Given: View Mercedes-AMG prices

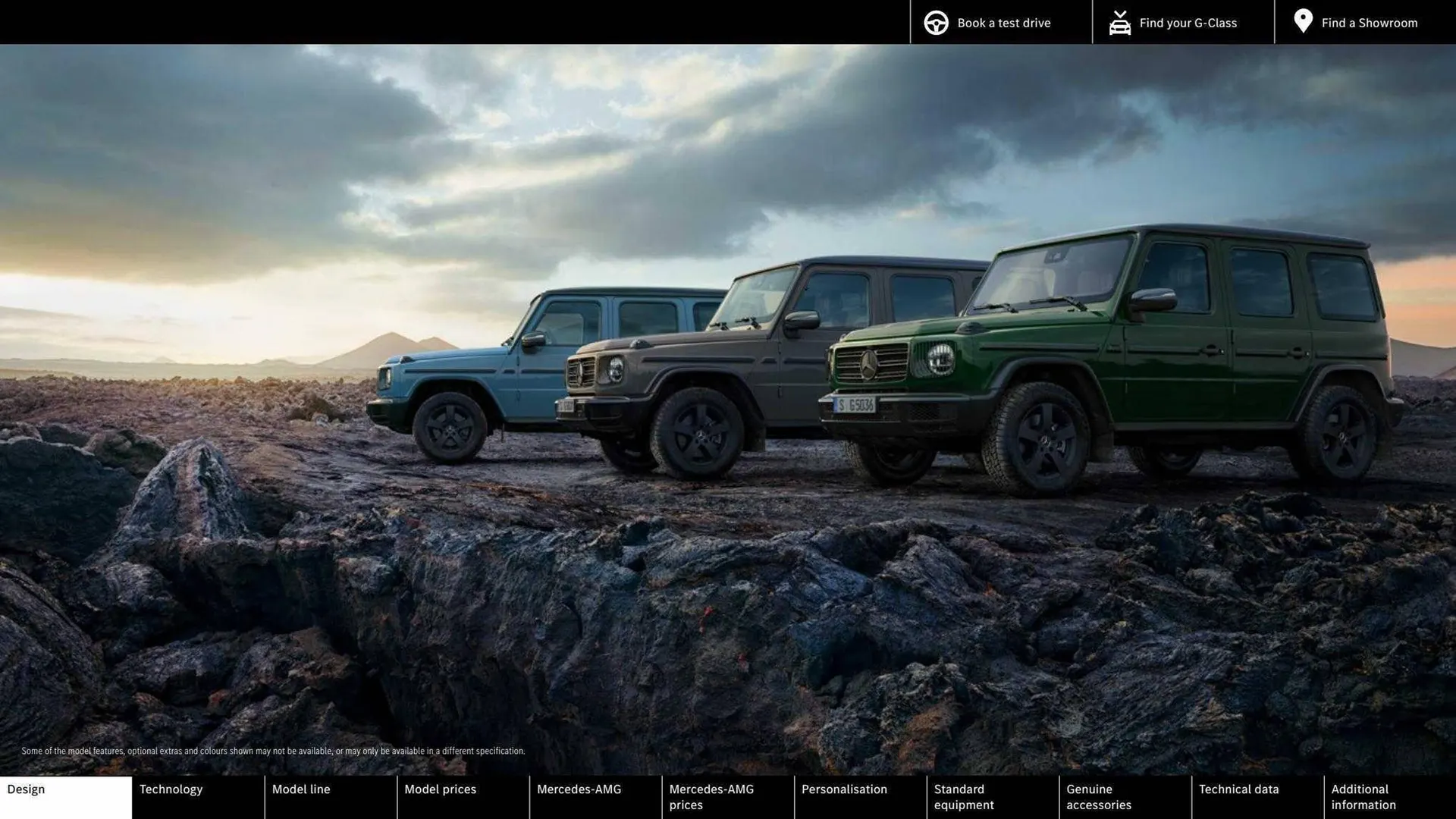Looking at the screenshot, I should click(726, 796).
